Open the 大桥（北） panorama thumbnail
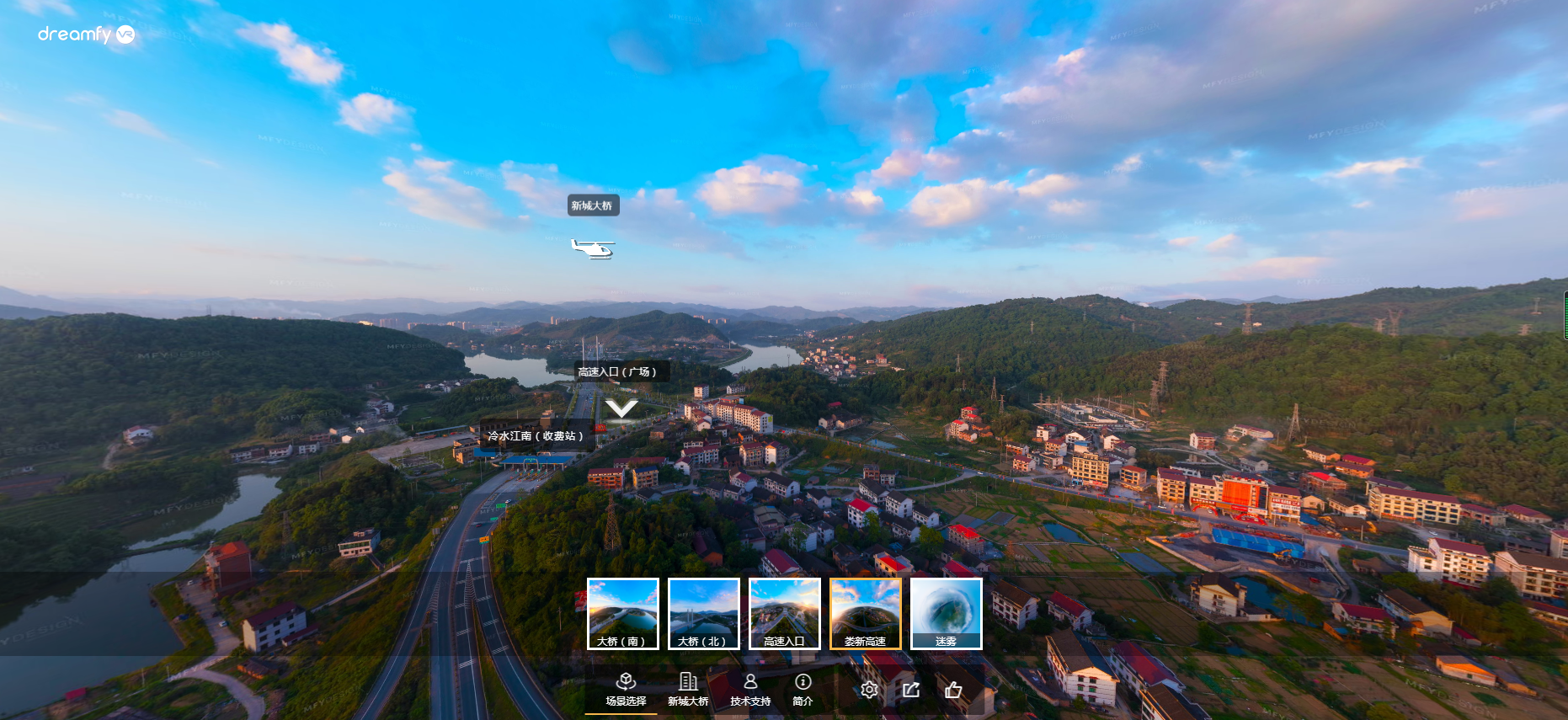The width and height of the screenshot is (1568, 720). pyautogui.click(x=703, y=613)
